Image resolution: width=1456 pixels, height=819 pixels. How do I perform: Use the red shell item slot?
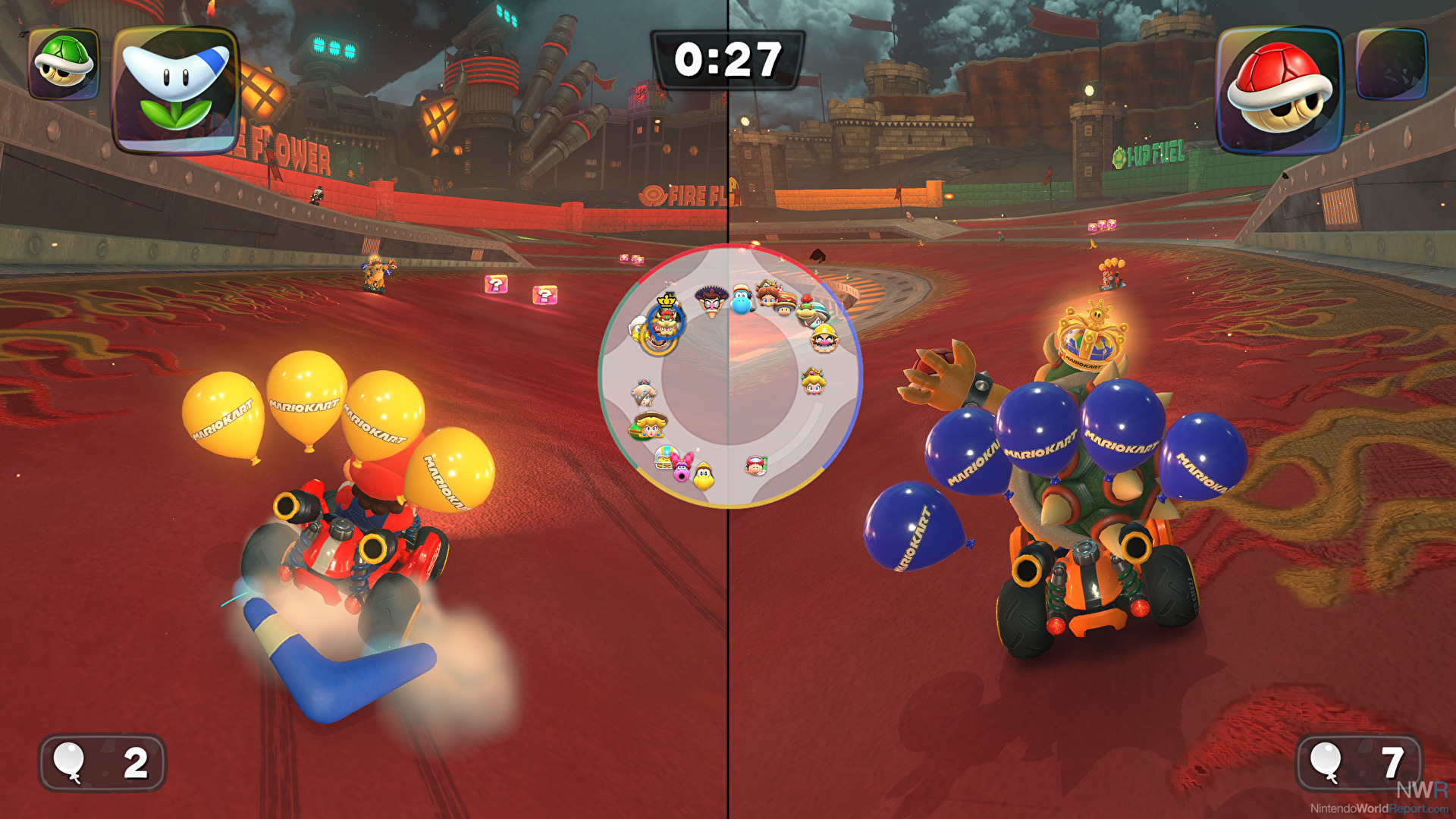1280,89
